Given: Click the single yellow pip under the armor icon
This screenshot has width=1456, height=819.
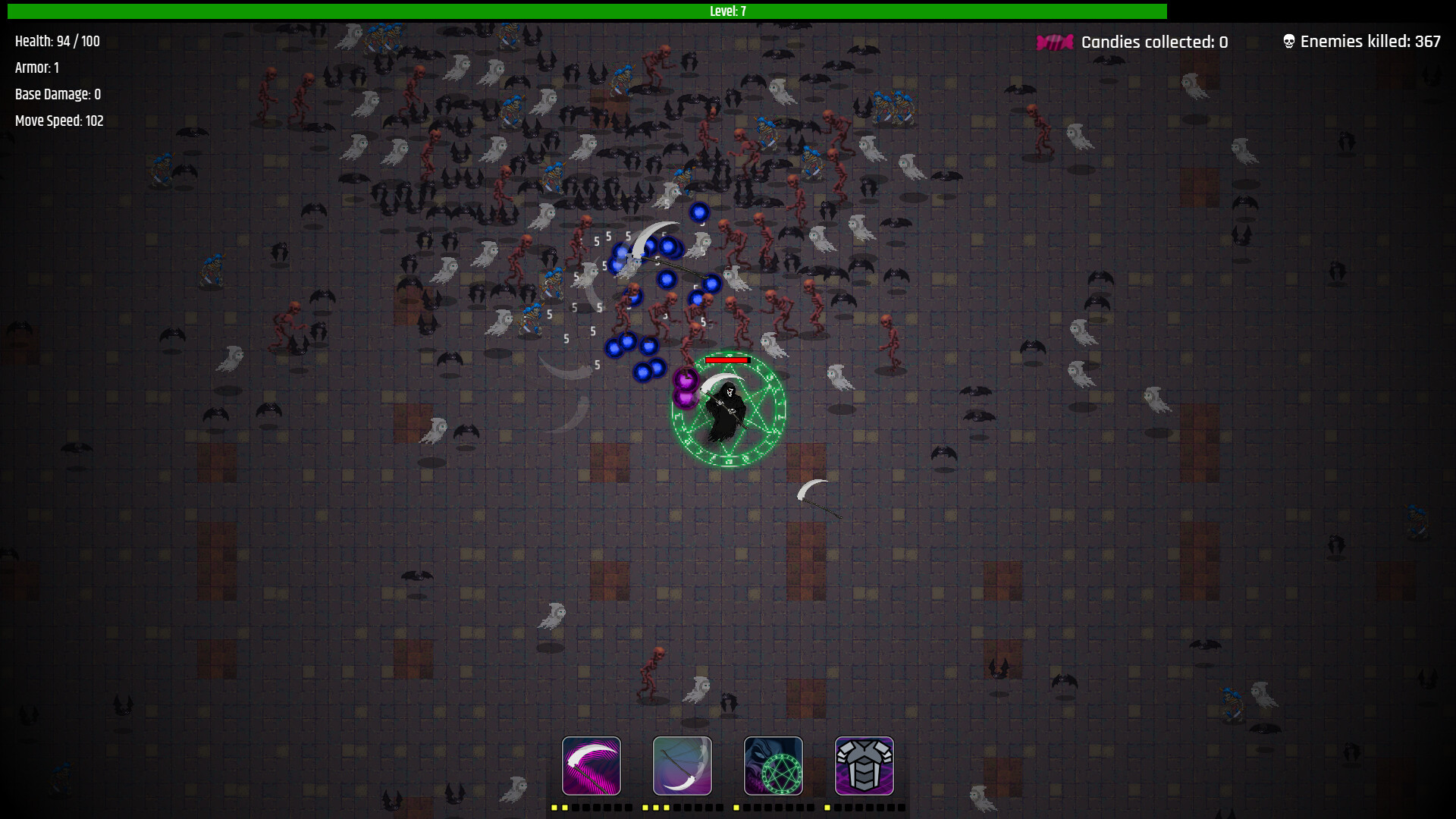Looking at the screenshot, I should click(x=827, y=808).
